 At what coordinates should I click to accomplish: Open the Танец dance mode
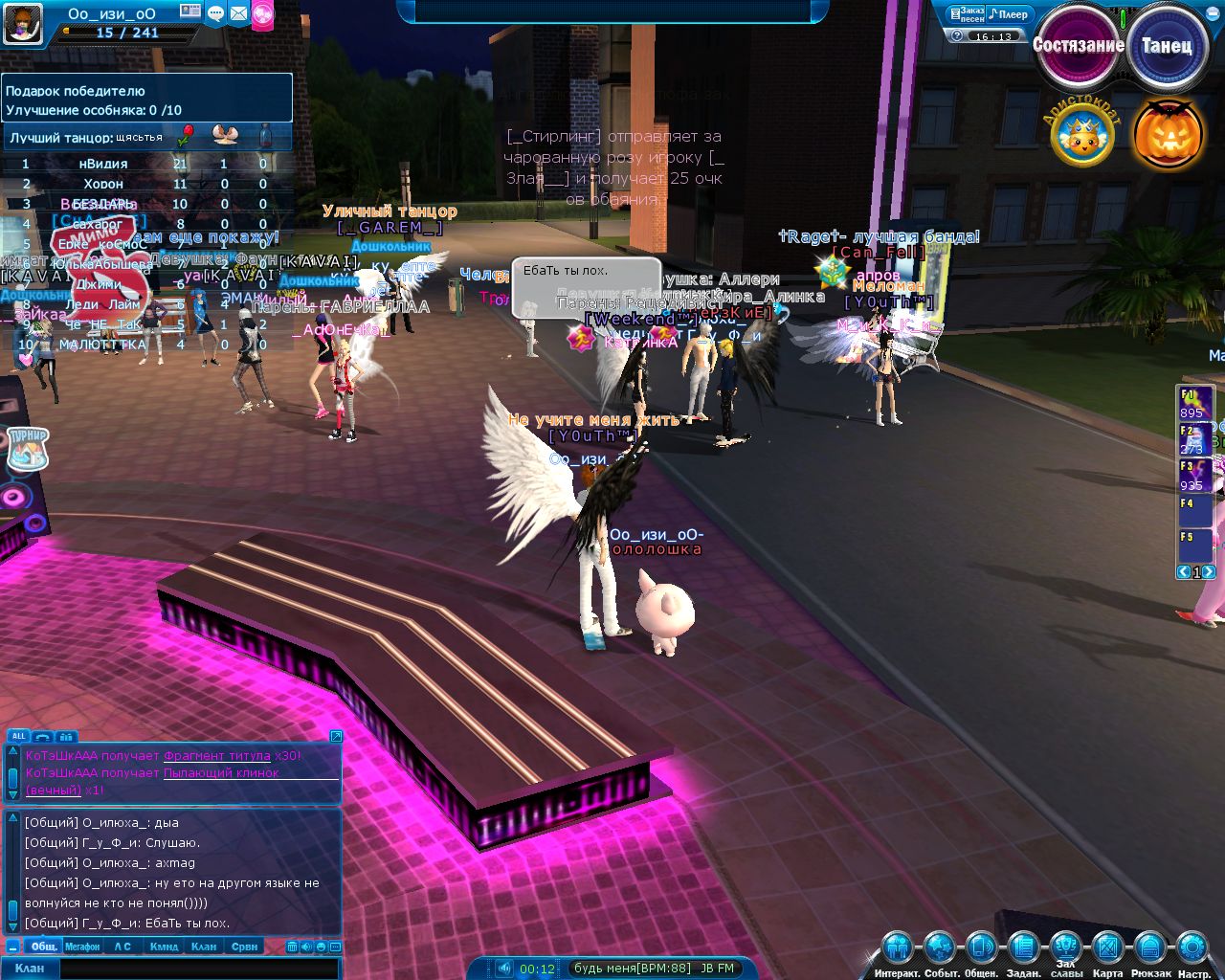(x=1166, y=45)
